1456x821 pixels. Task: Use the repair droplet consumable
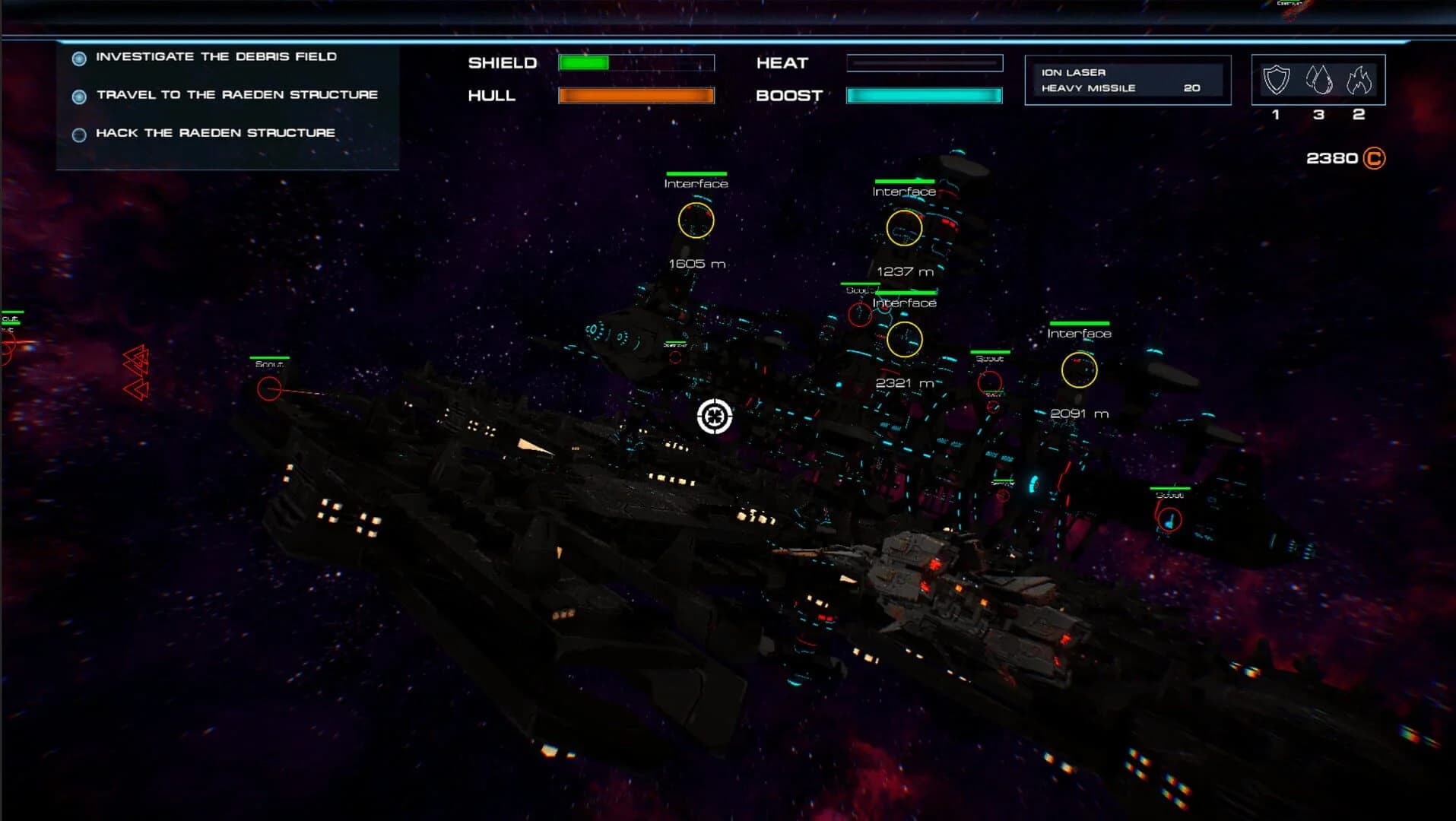1319,81
